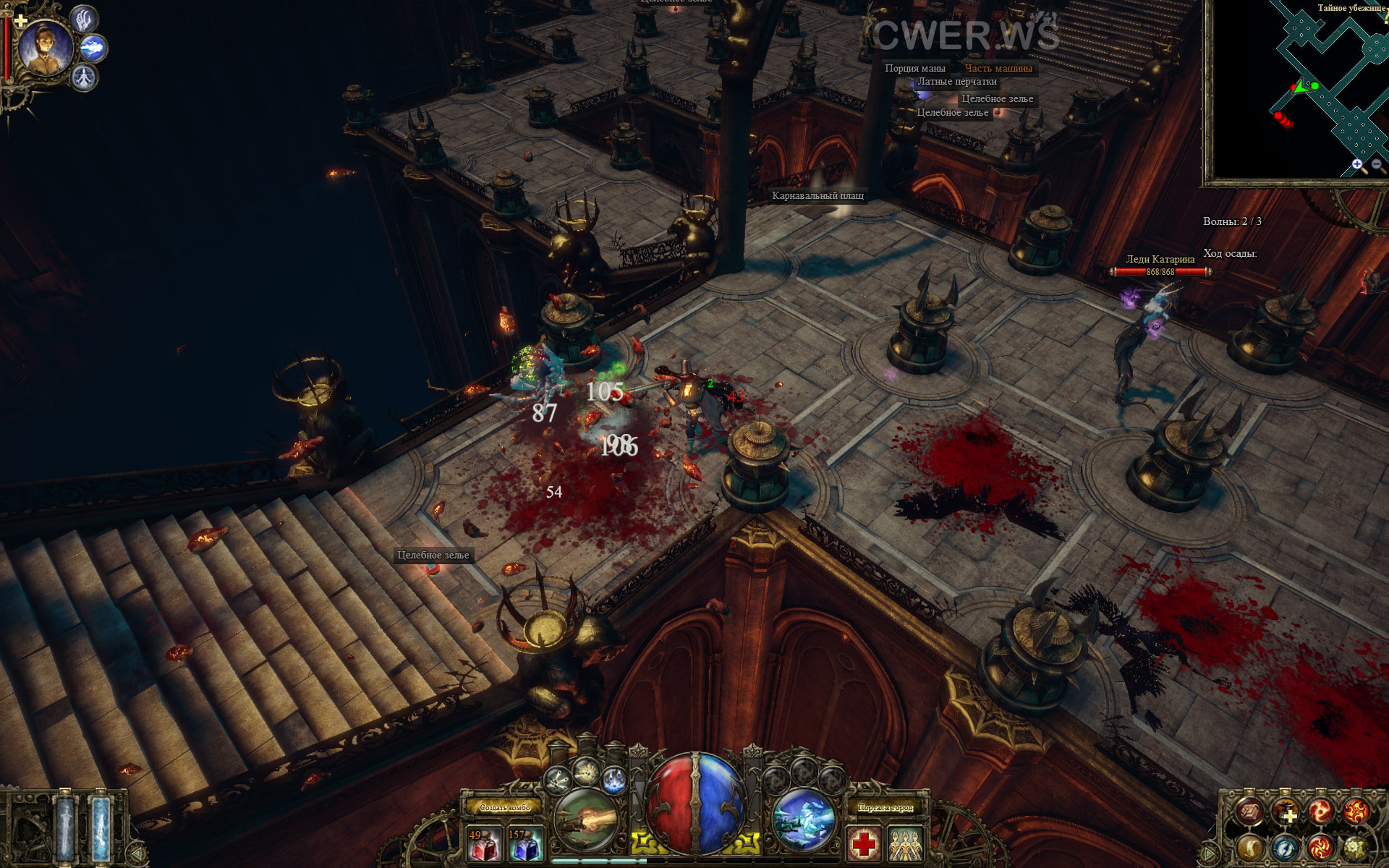Screen dimensions: 1389x868
Task: Select the gunshot primary skill orb
Action: 587,820
